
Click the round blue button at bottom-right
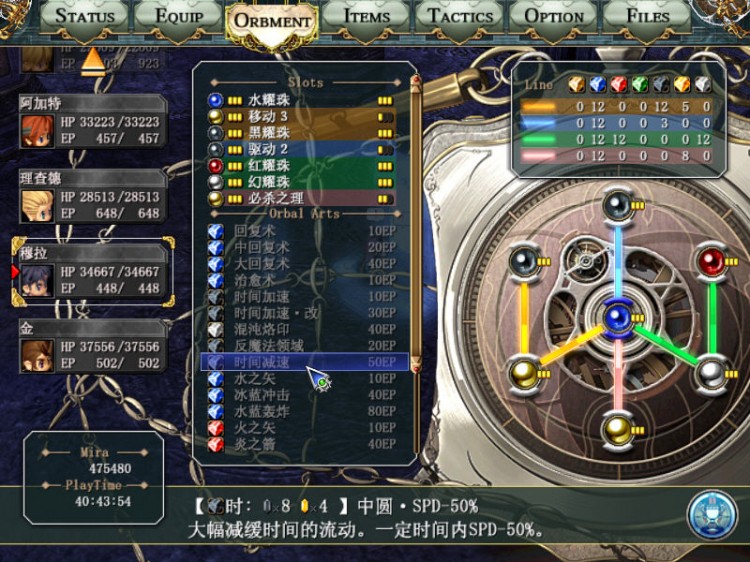tap(712, 515)
